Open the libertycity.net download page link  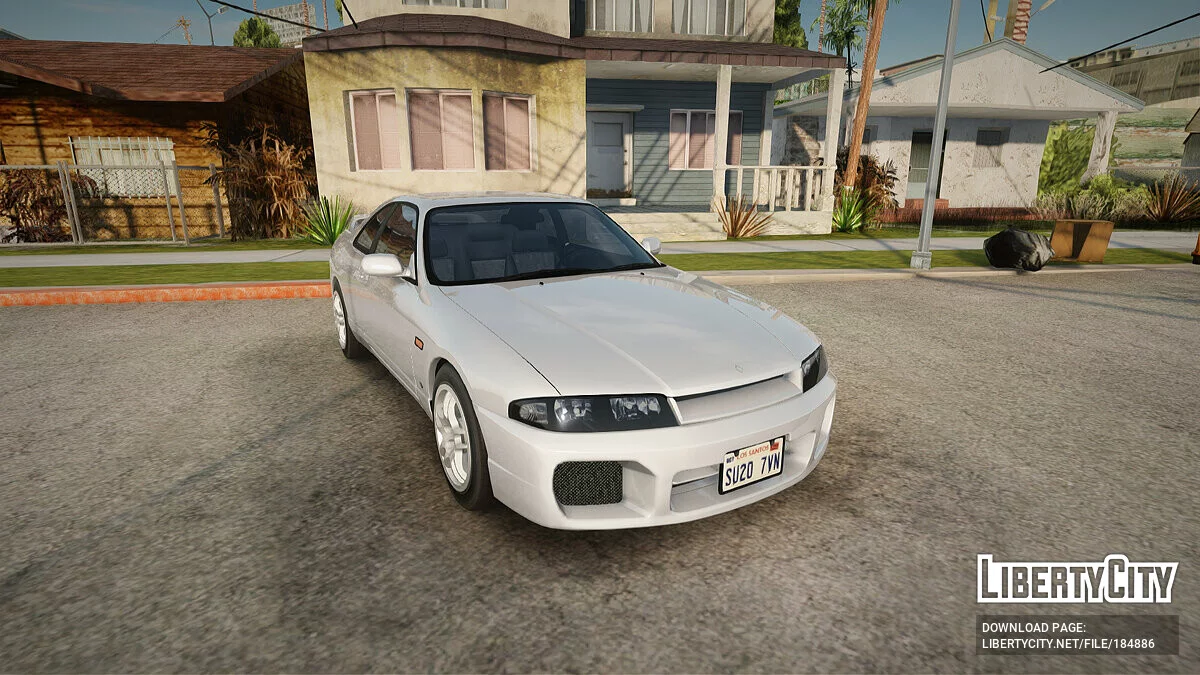point(1067,644)
